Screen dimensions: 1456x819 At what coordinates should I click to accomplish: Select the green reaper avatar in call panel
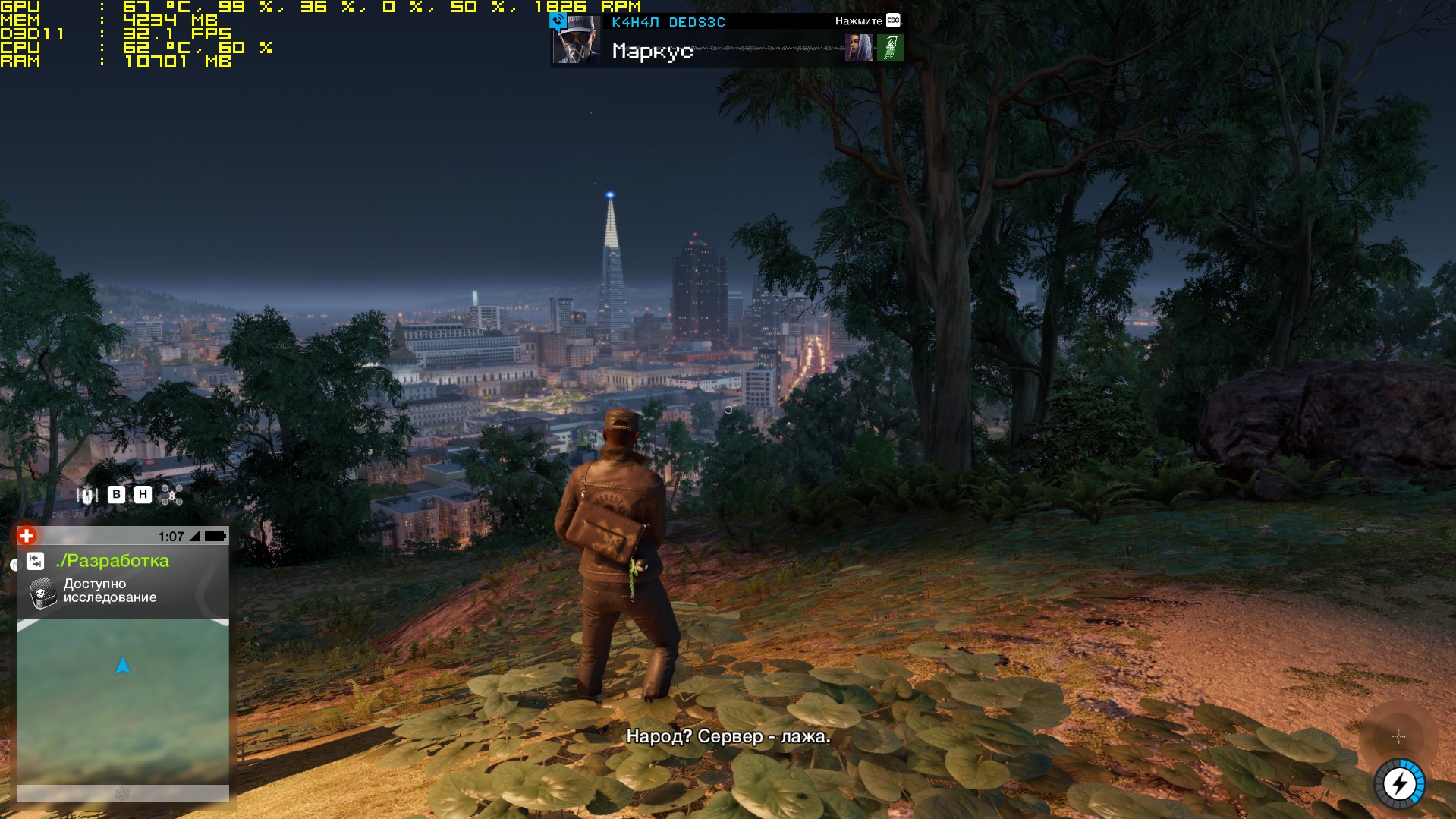pos(891,48)
